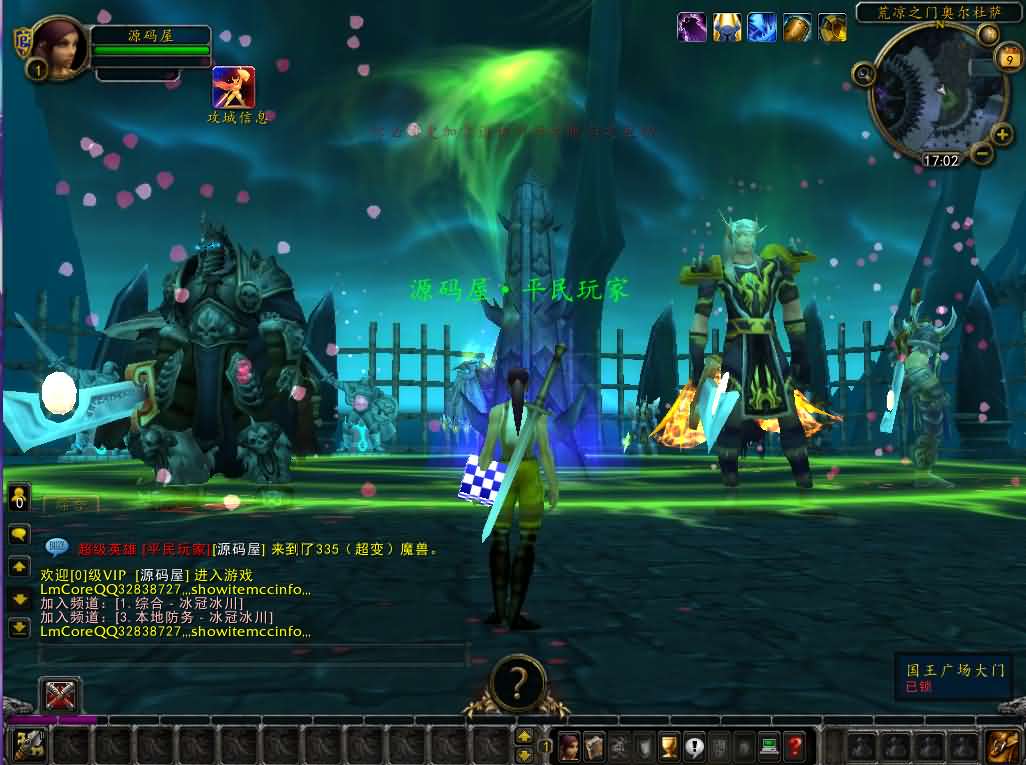Open the 攻城信息 siege info icon
This screenshot has width=1026, height=765.
tap(233, 87)
